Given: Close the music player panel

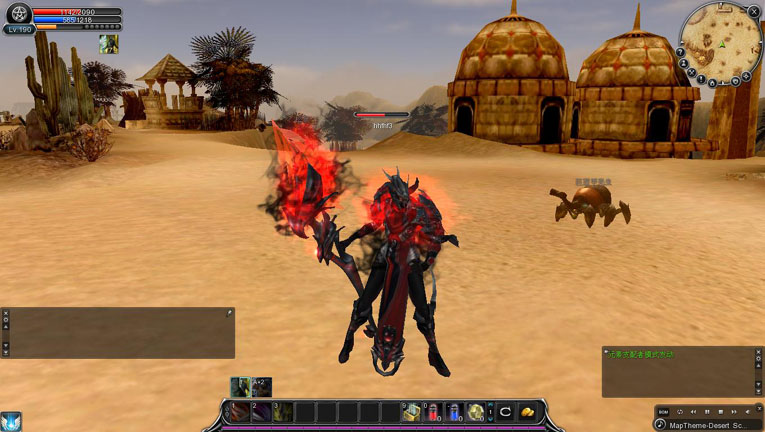Looking at the screenshot, I should tap(759, 411).
